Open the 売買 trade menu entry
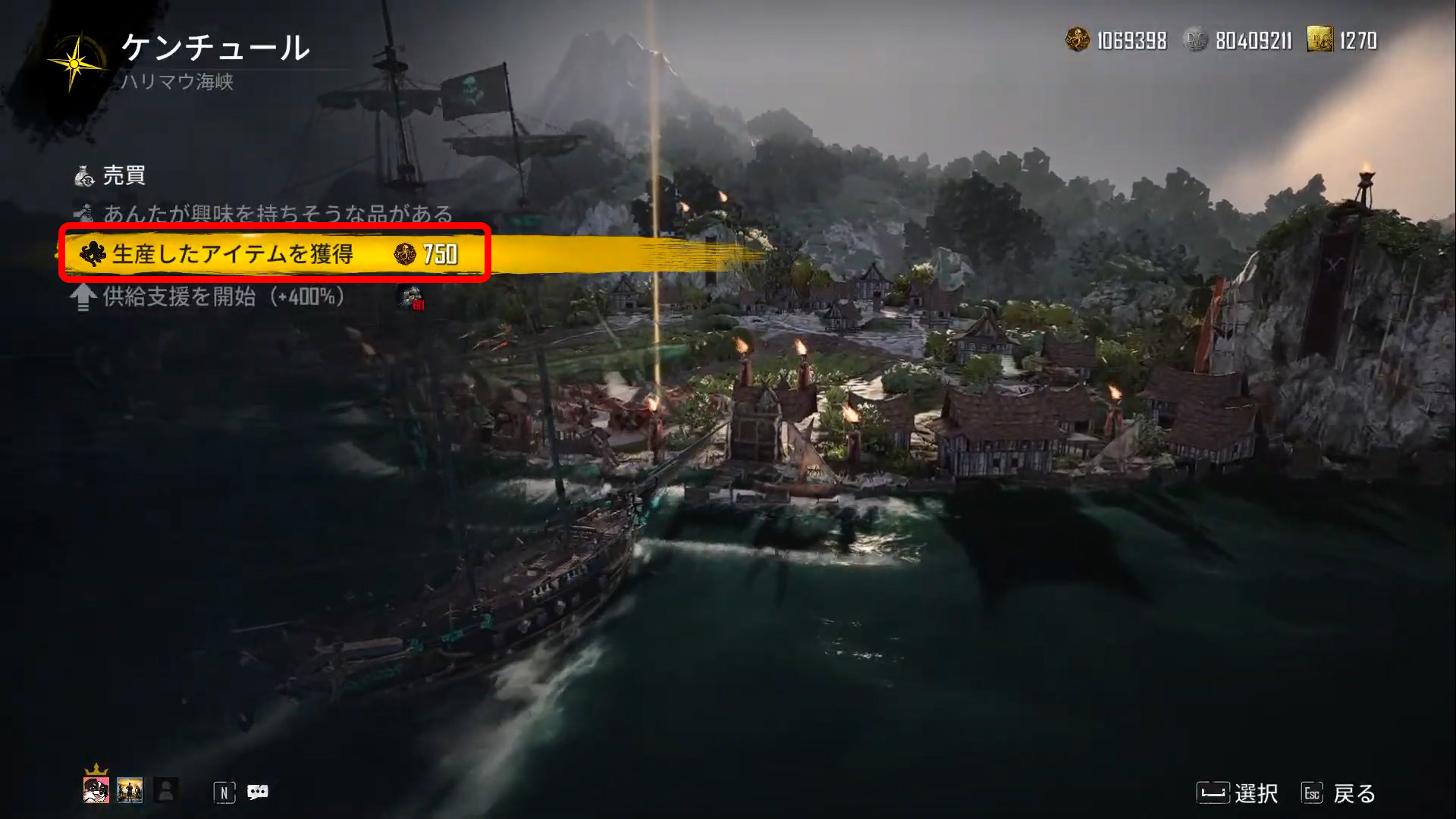The width and height of the screenshot is (1456, 819). click(x=124, y=176)
